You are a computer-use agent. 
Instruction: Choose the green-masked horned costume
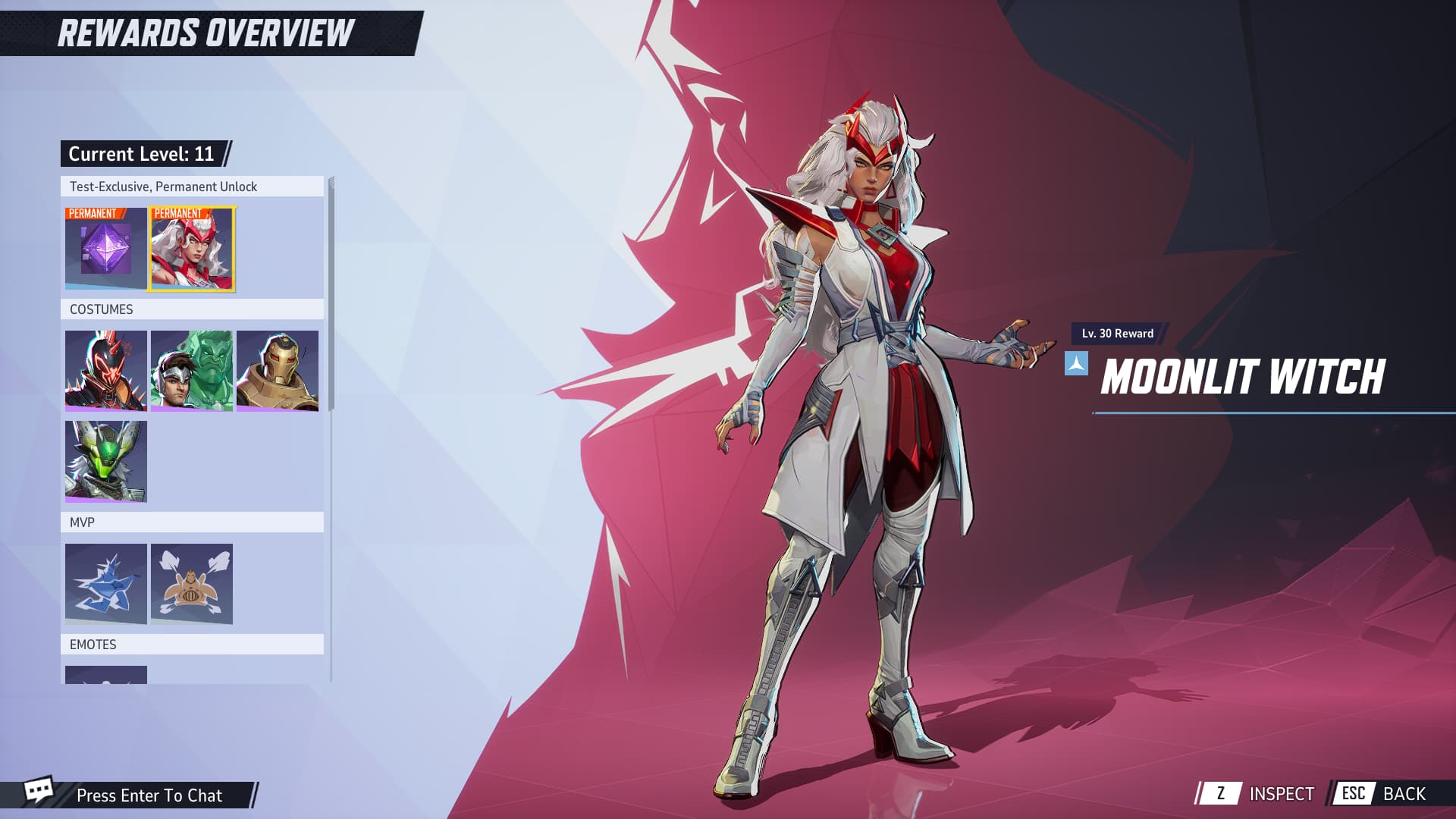[x=105, y=462]
